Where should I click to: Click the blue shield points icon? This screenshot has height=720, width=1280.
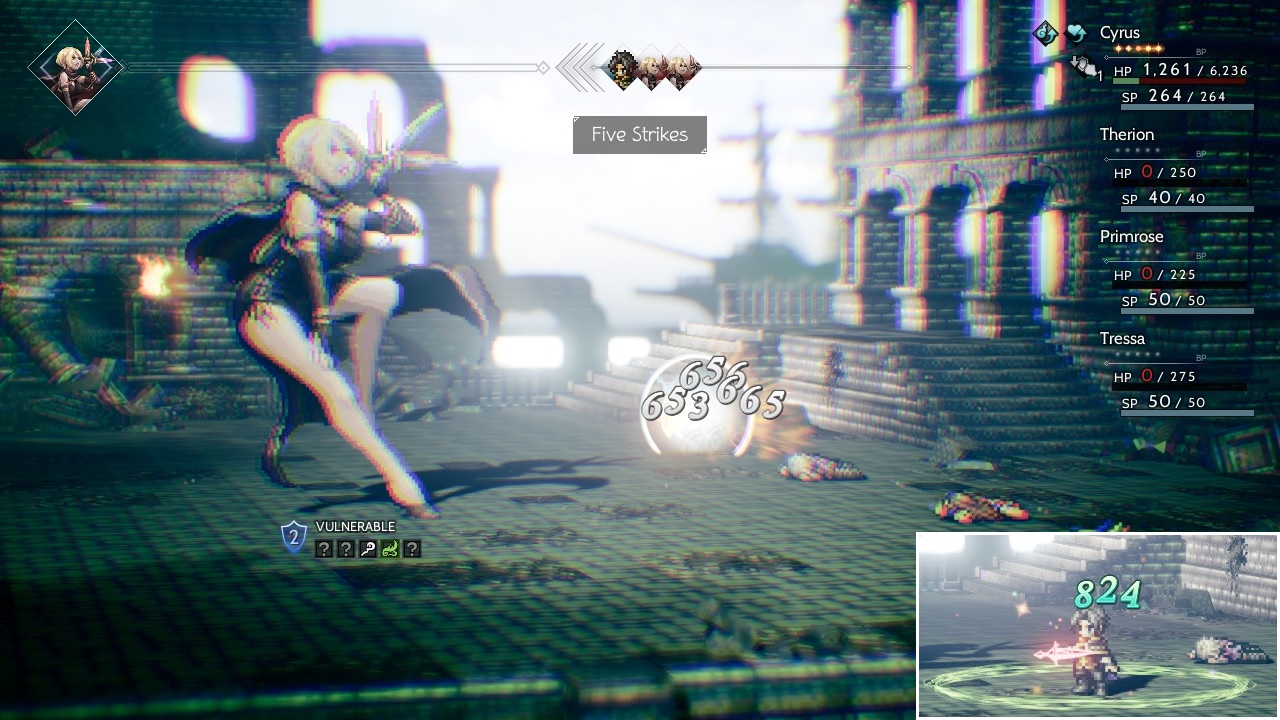coord(293,537)
